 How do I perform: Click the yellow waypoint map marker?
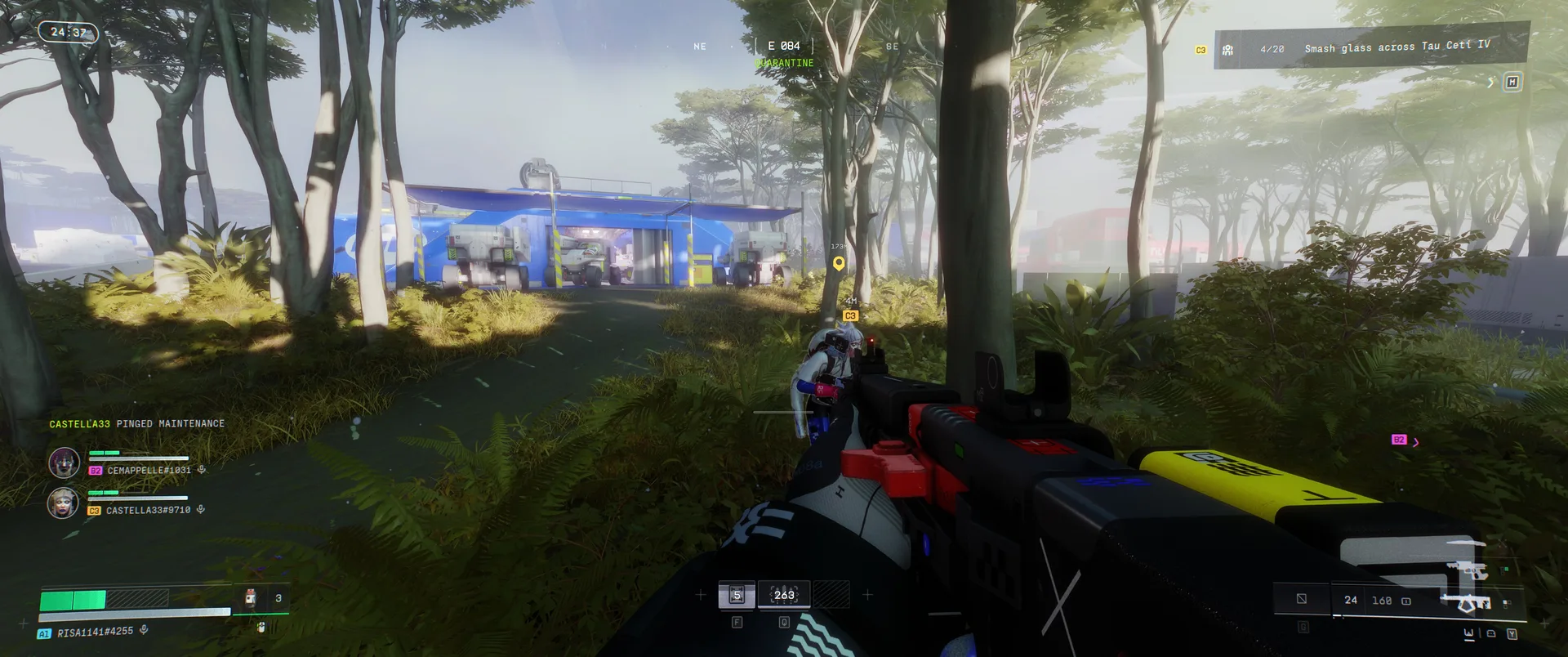838,264
